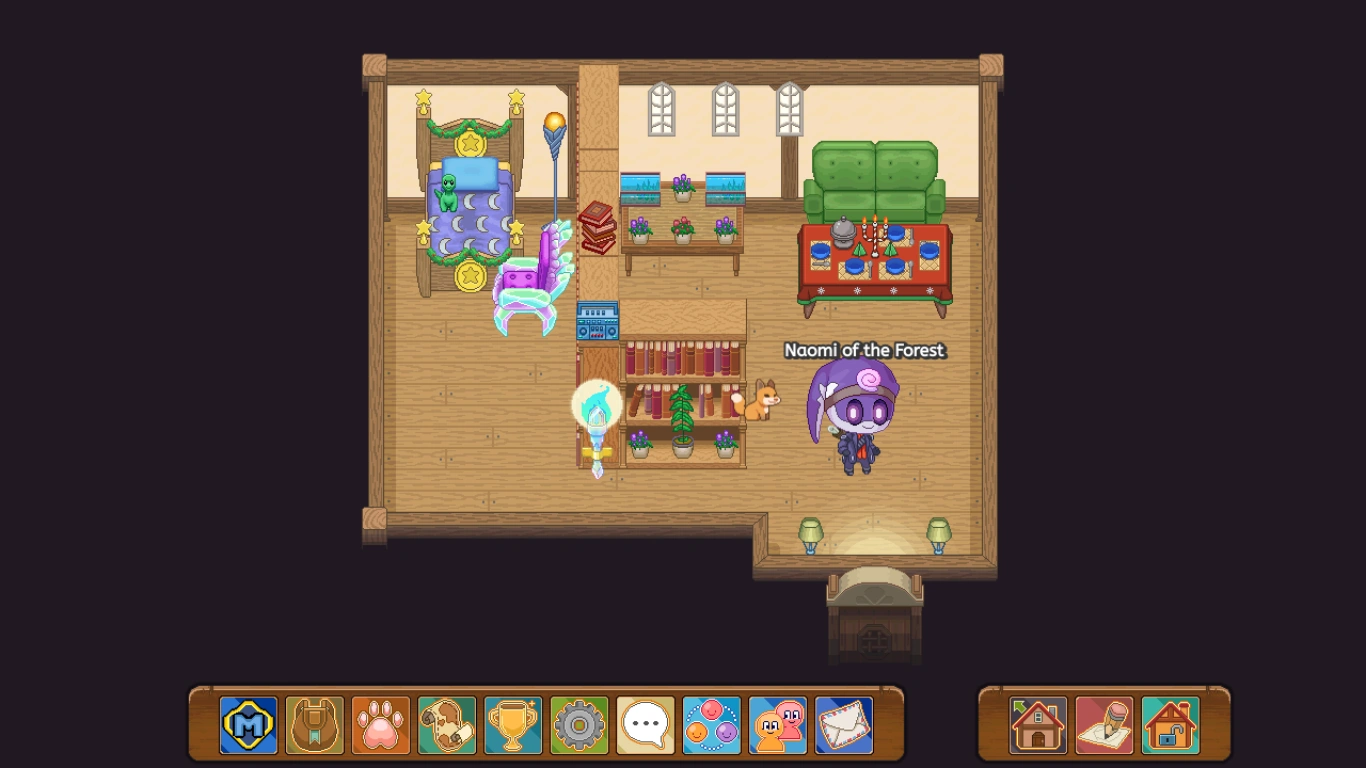Screen dimensions: 1366x768
Task: Open the settings gear
Action: 579,725
